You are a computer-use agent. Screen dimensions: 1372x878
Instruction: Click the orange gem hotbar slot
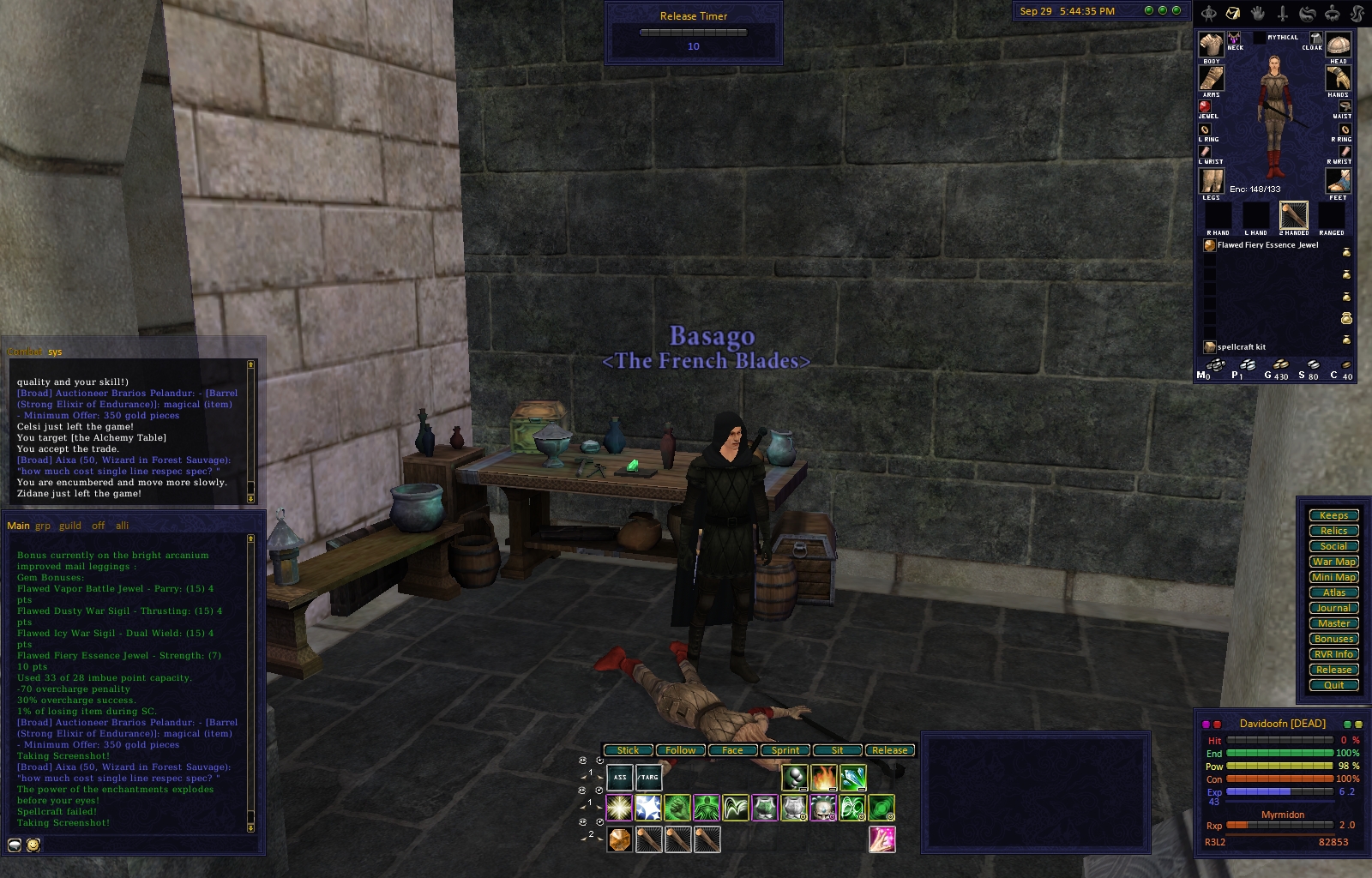(619, 839)
